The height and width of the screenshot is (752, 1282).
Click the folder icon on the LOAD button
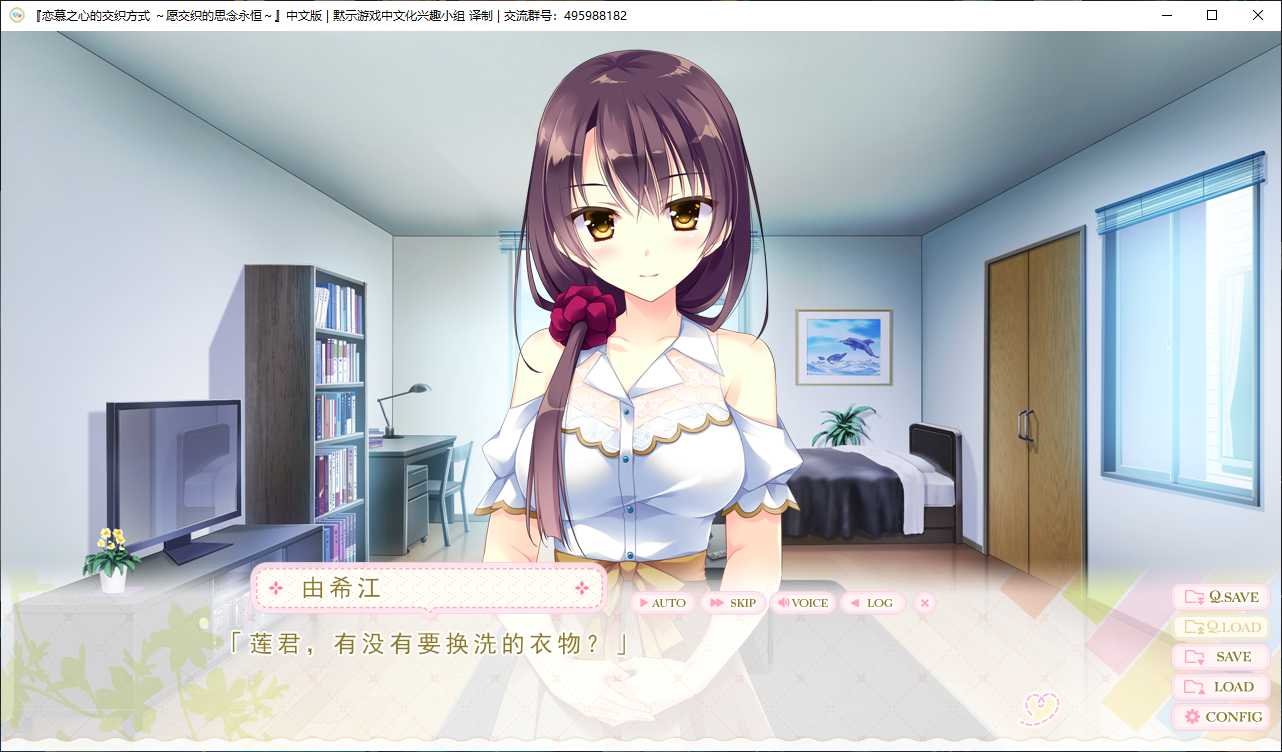1194,687
